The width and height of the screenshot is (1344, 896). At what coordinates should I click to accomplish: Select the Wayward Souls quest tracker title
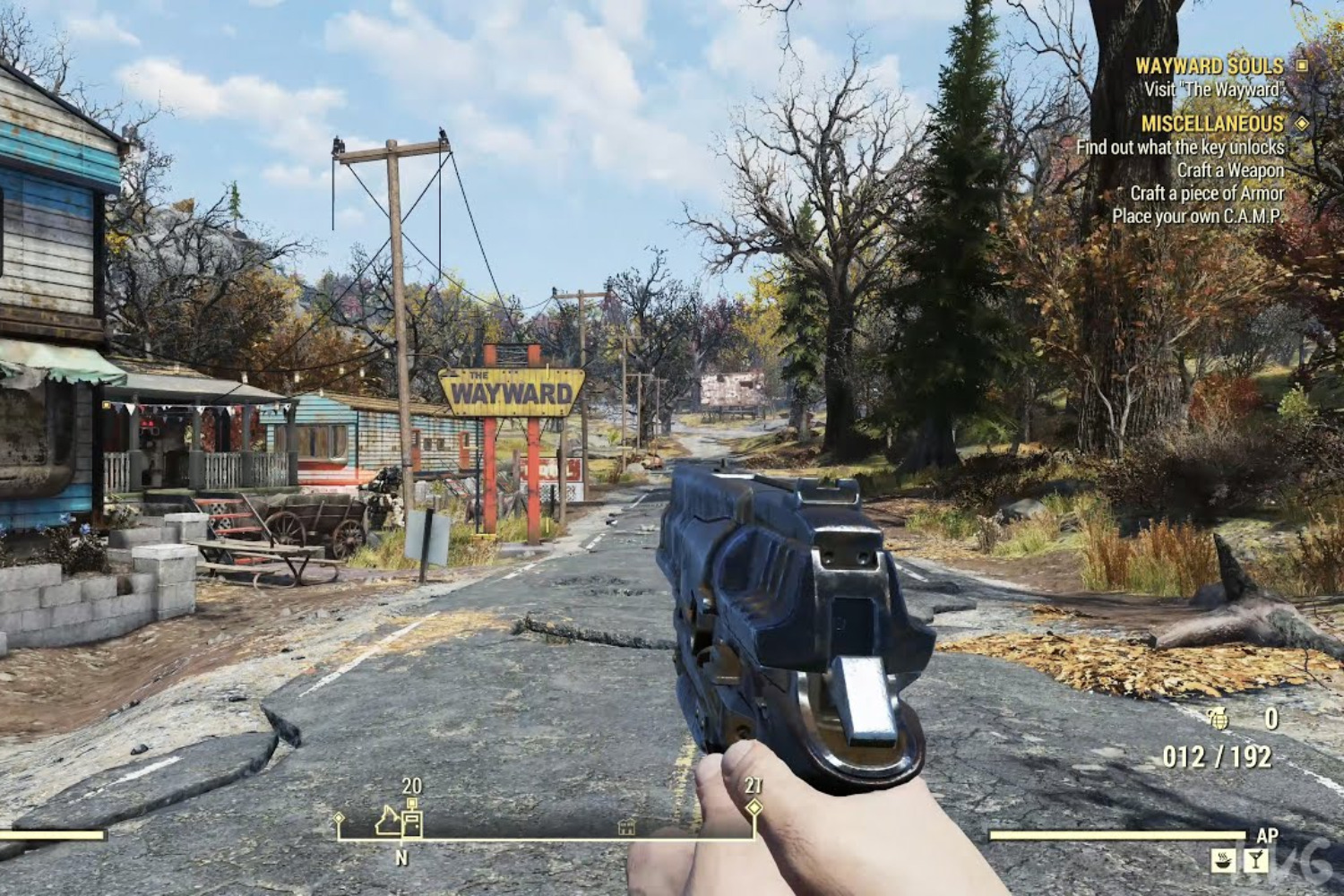point(1209,65)
